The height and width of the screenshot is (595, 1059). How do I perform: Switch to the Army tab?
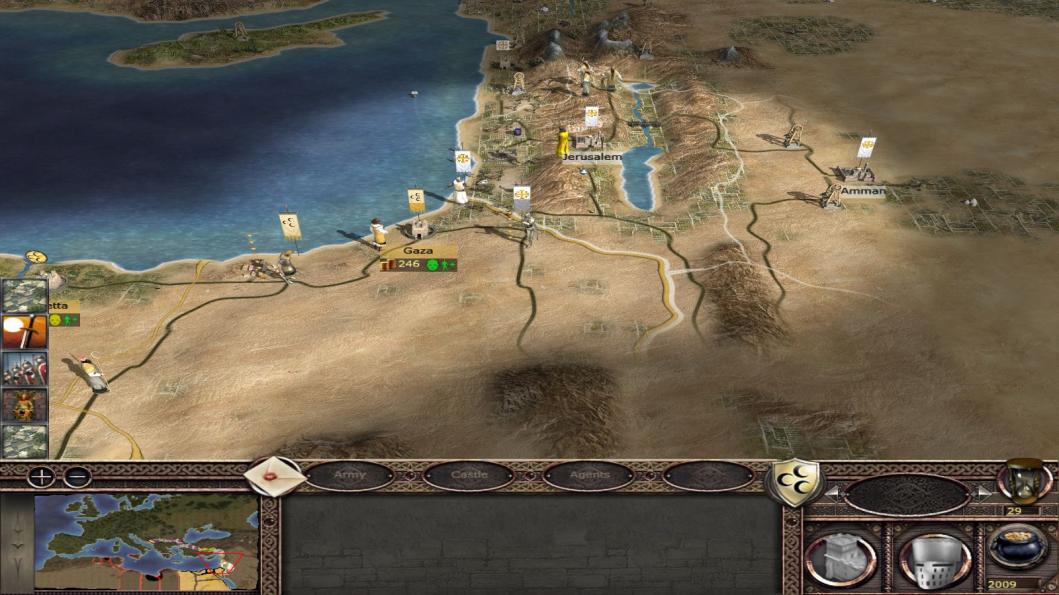tap(349, 475)
